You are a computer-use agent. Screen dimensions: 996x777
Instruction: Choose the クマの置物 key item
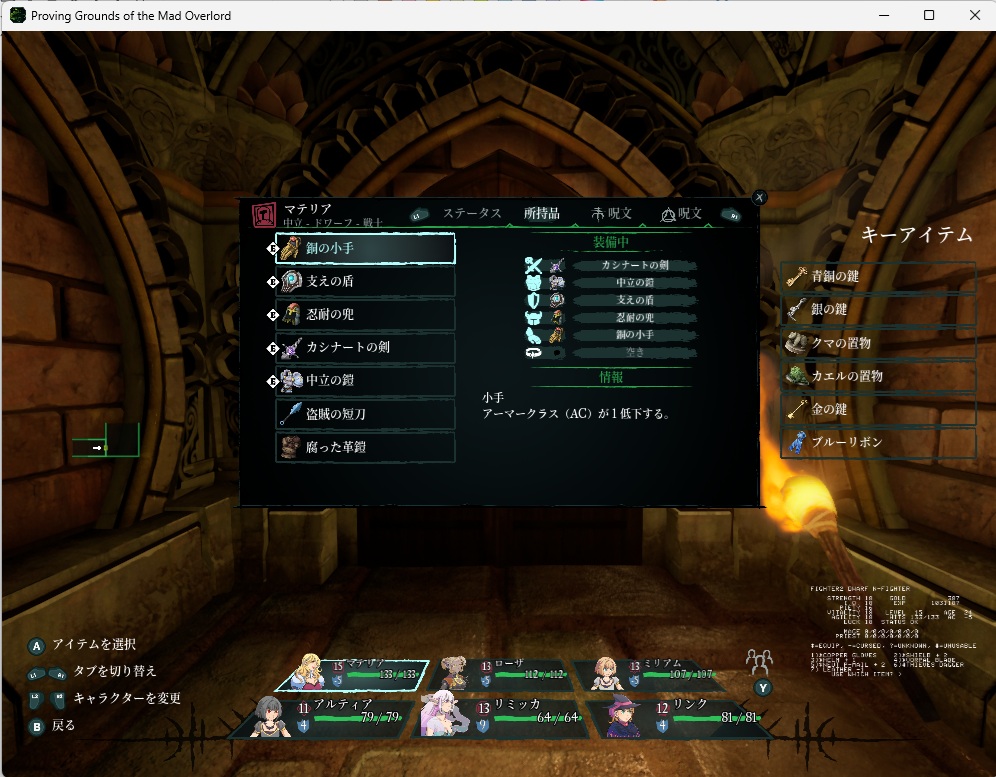(878, 343)
